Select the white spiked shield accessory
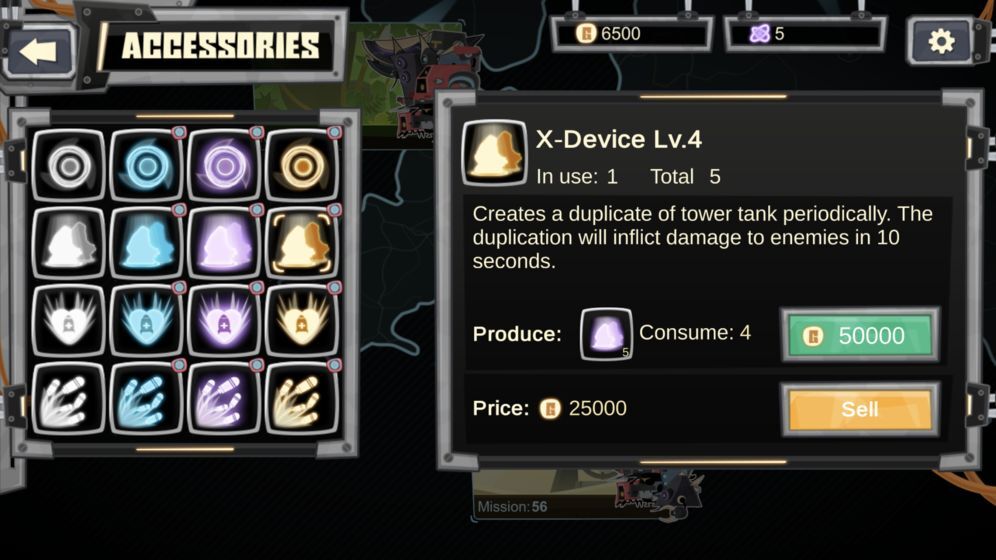This screenshot has width=996, height=560. pos(68,321)
